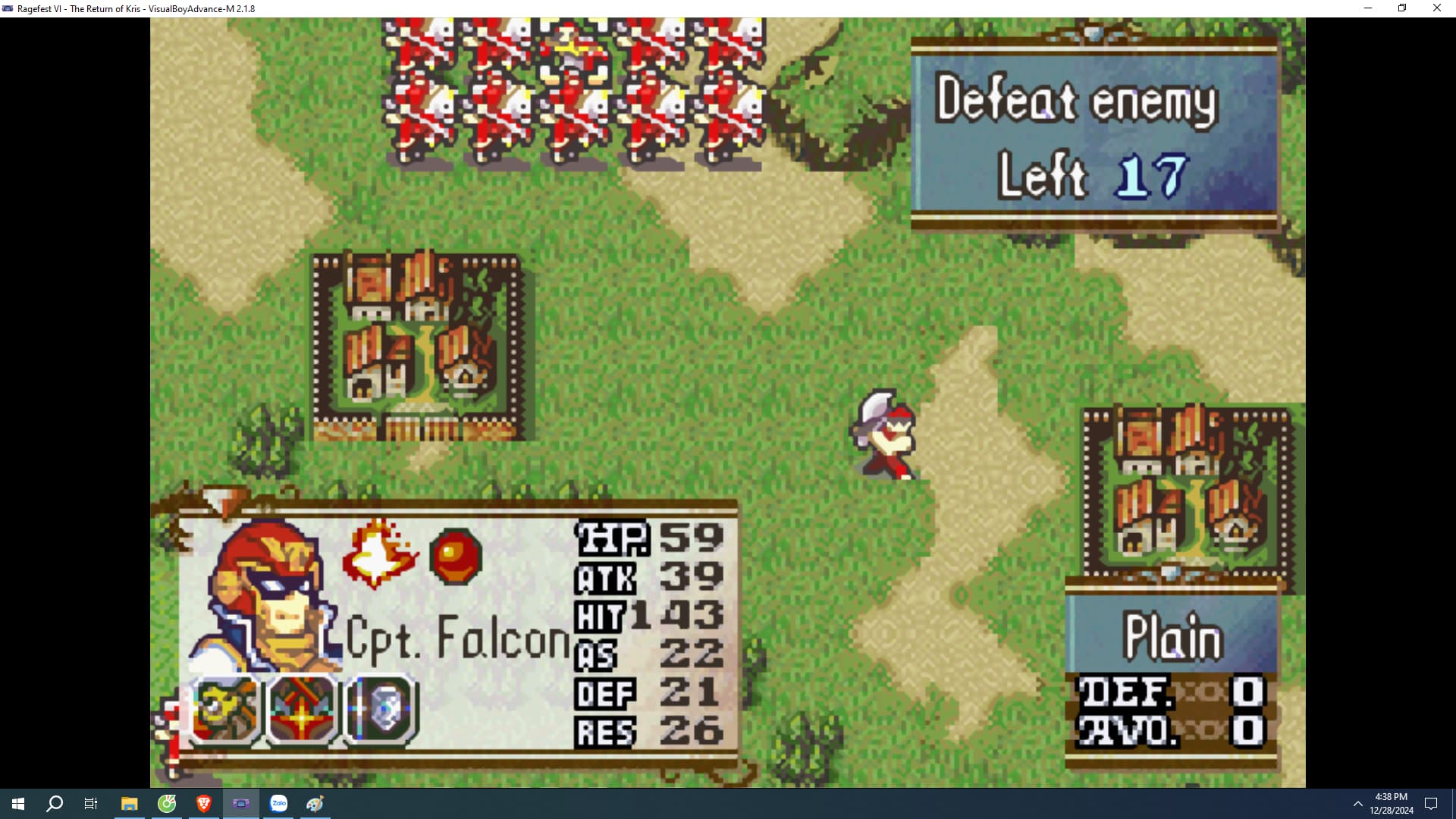Click the Defeat enemy objective window
1456x819 pixels.
[x=1078, y=102]
